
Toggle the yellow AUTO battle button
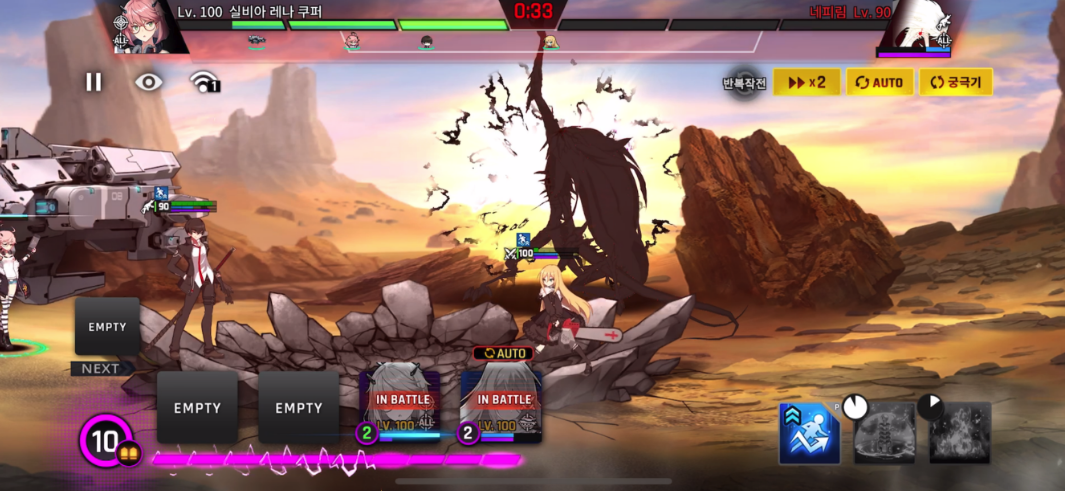880,82
